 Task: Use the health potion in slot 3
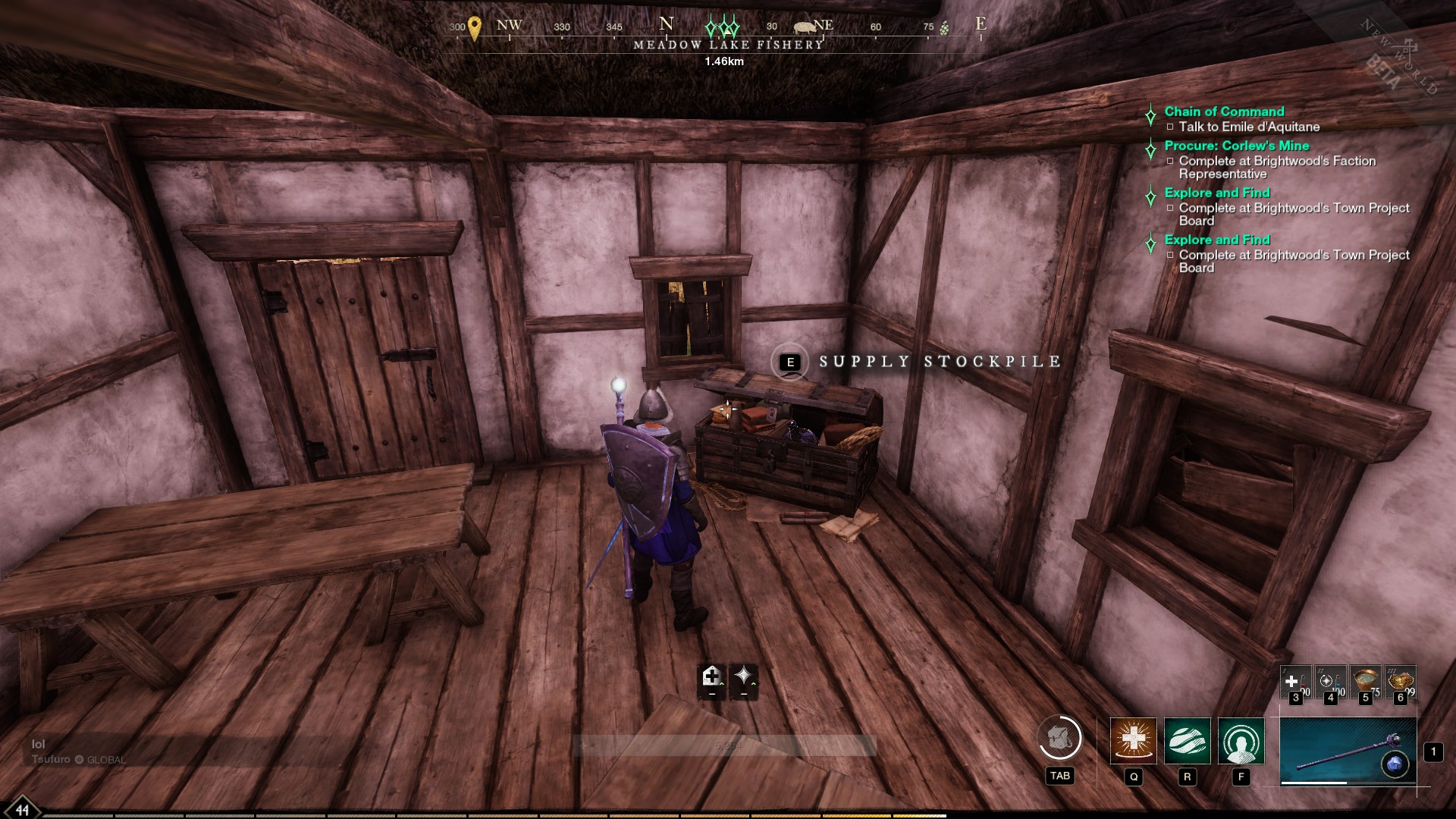pos(1294,681)
